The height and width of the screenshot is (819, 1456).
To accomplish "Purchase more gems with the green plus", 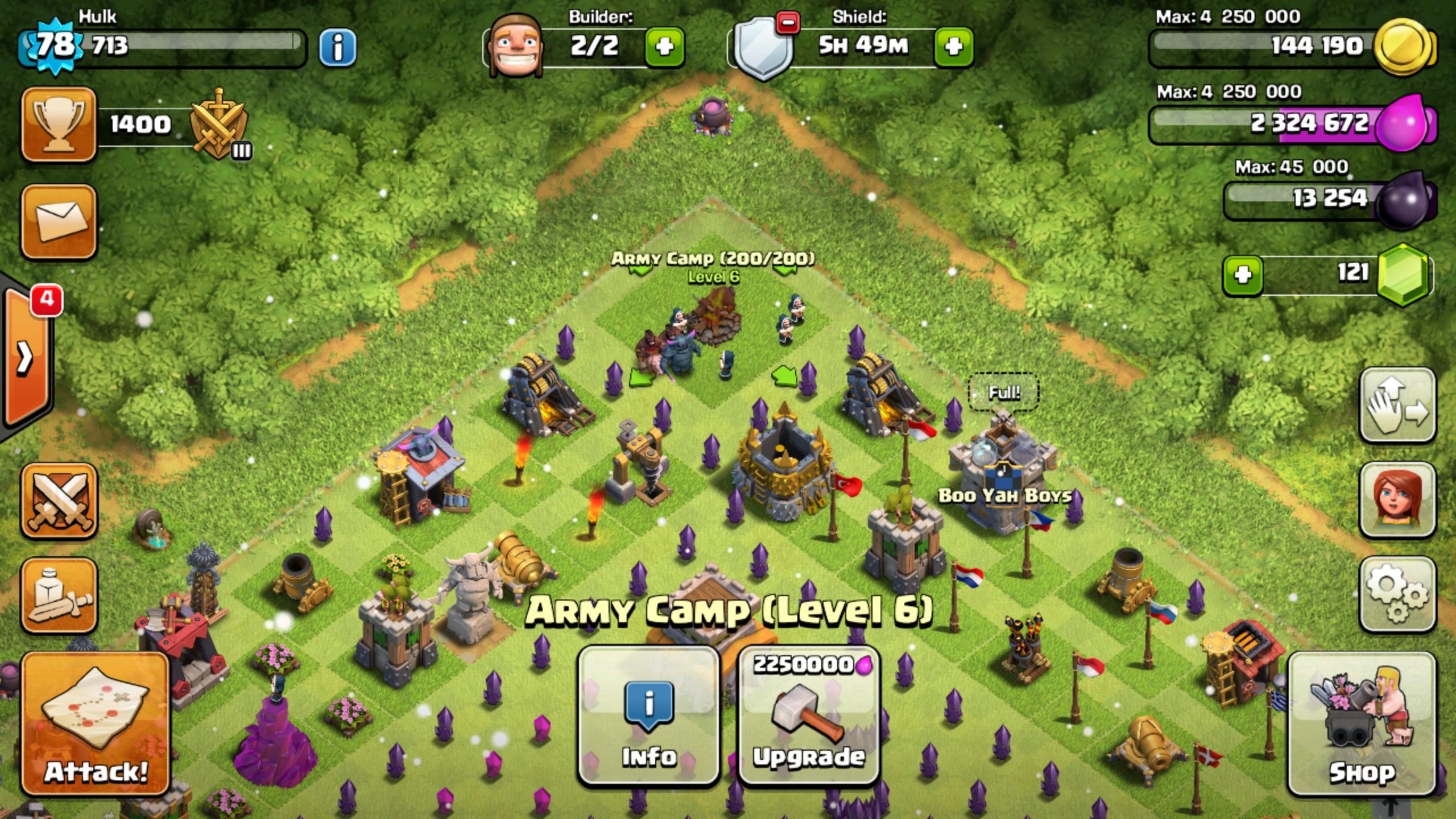I will click(1243, 275).
